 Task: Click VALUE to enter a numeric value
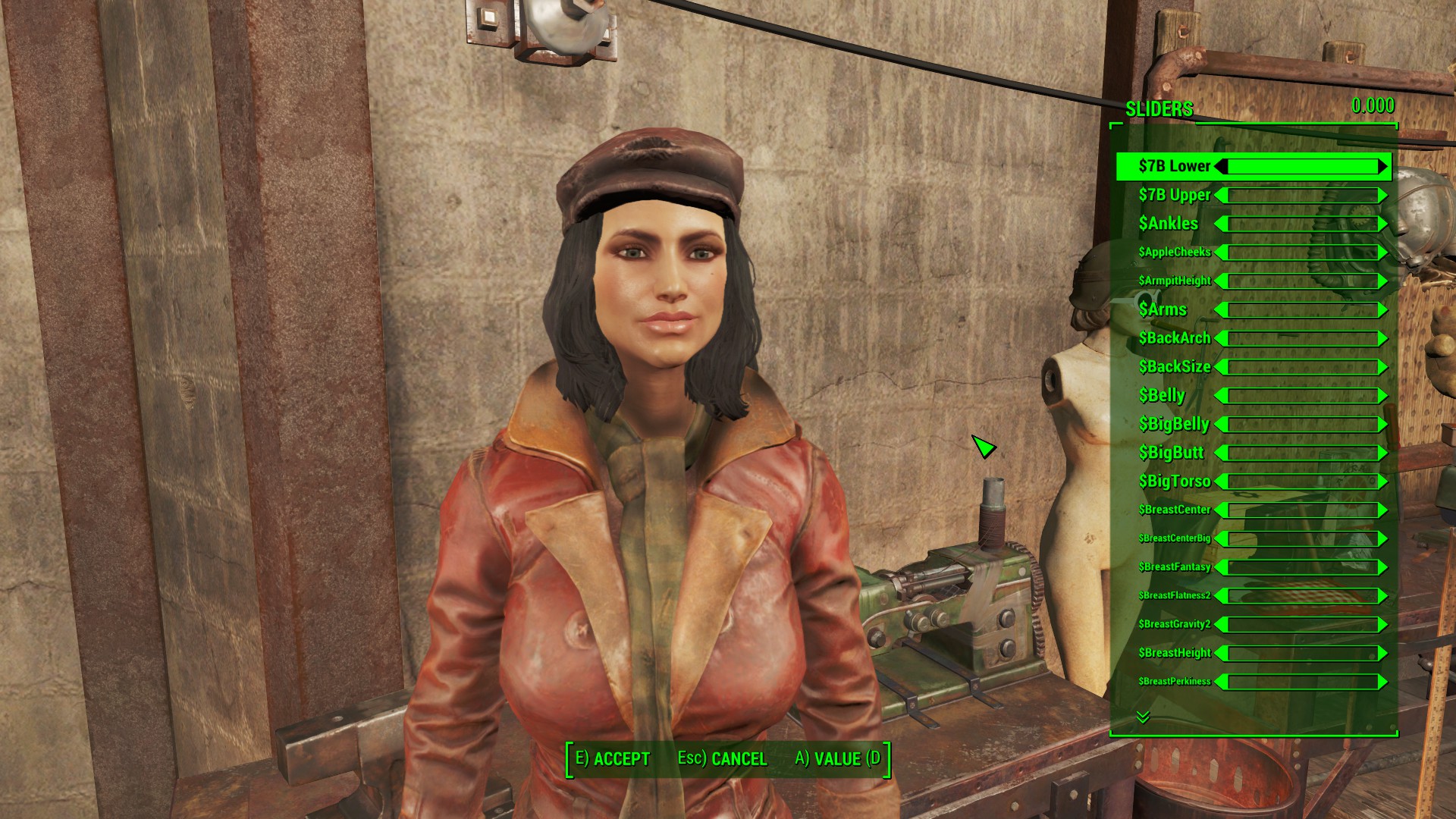838,758
